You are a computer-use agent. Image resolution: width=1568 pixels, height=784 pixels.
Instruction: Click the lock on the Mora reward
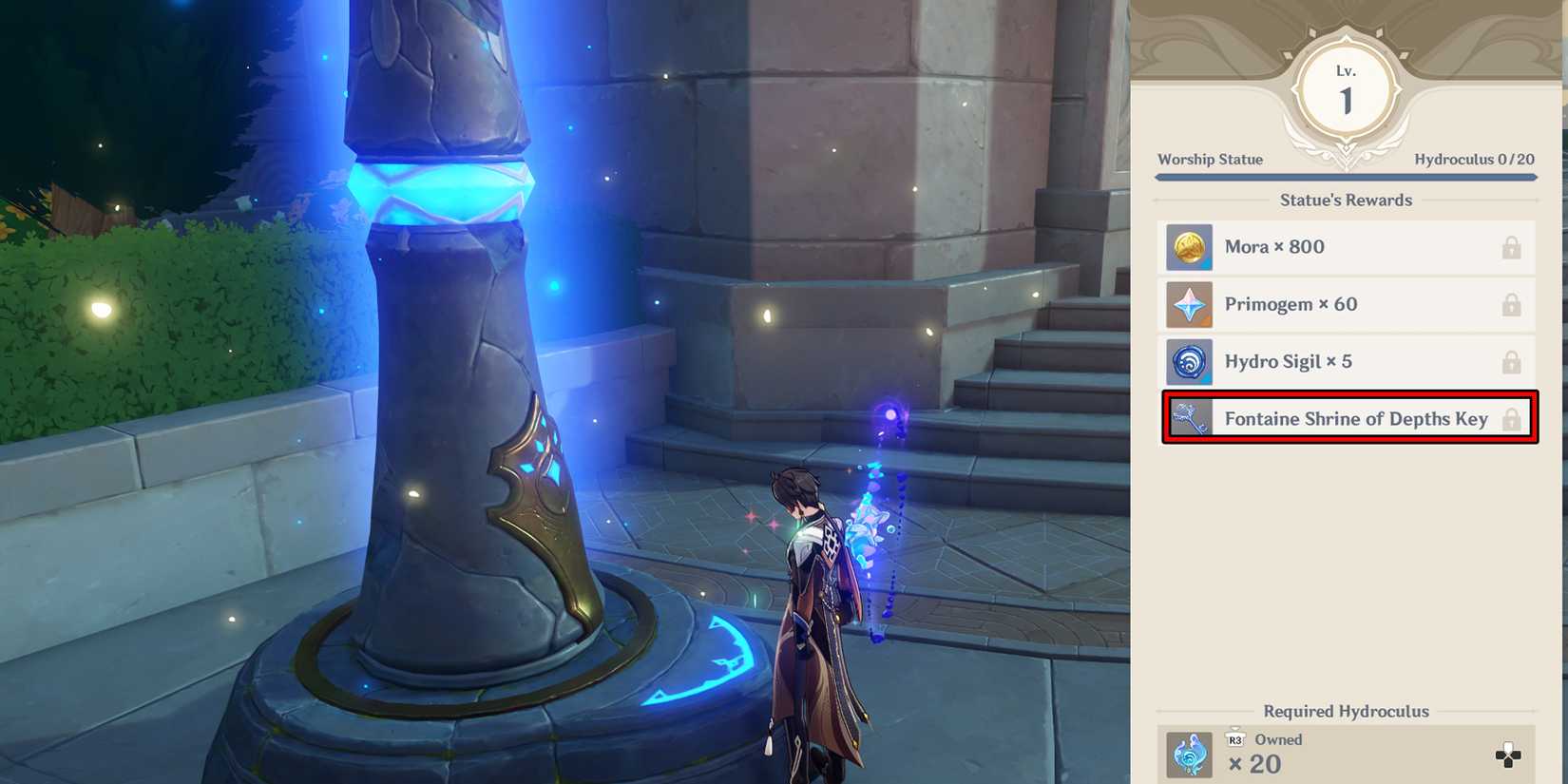[1513, 246]
